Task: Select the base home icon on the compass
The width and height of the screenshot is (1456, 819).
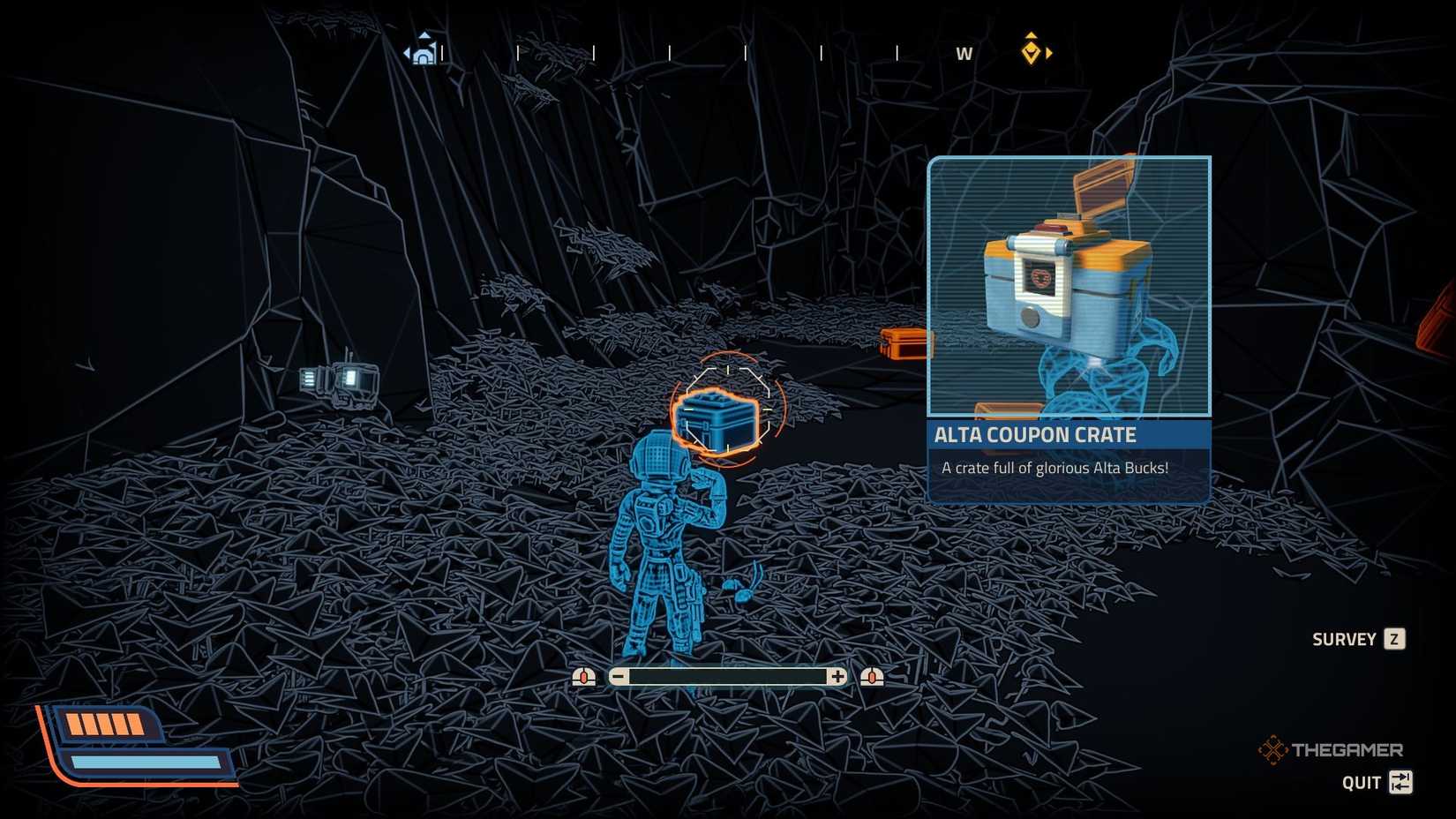Action: [x=424, y=53]
